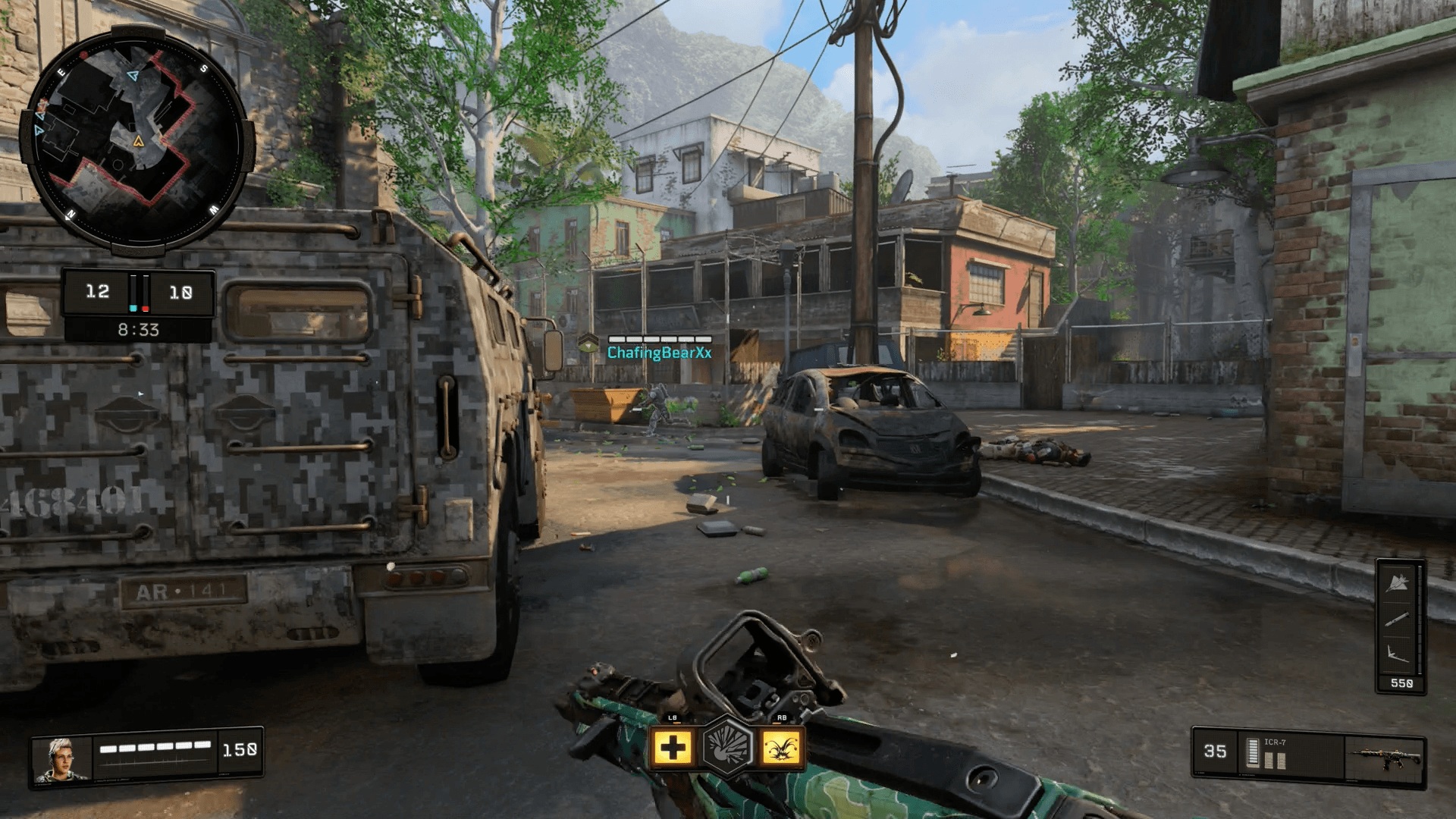Click the 550 scorestreak points counter
The height and width of the screenshot is (819, 1456).
click(1403, 681)
